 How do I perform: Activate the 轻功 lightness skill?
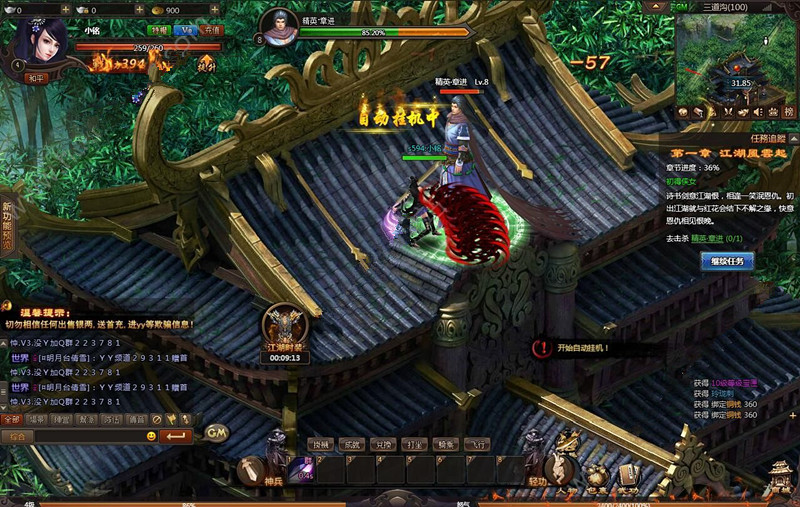pos(537,468)
